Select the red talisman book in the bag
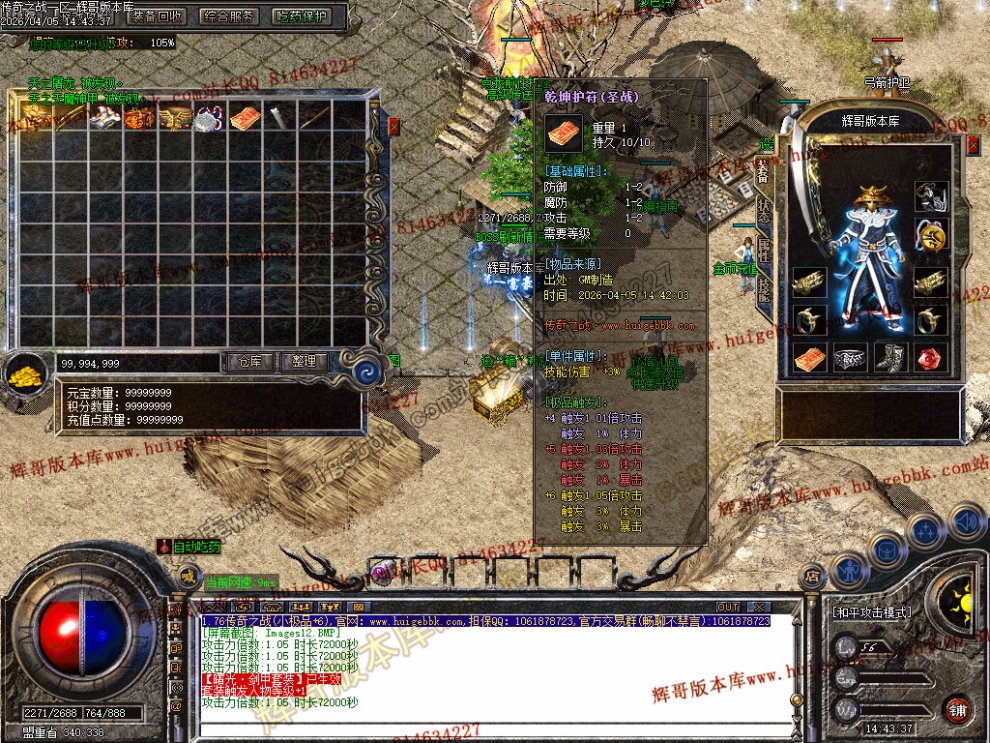Viewport: 990px width, 743px height. (244, 118)
